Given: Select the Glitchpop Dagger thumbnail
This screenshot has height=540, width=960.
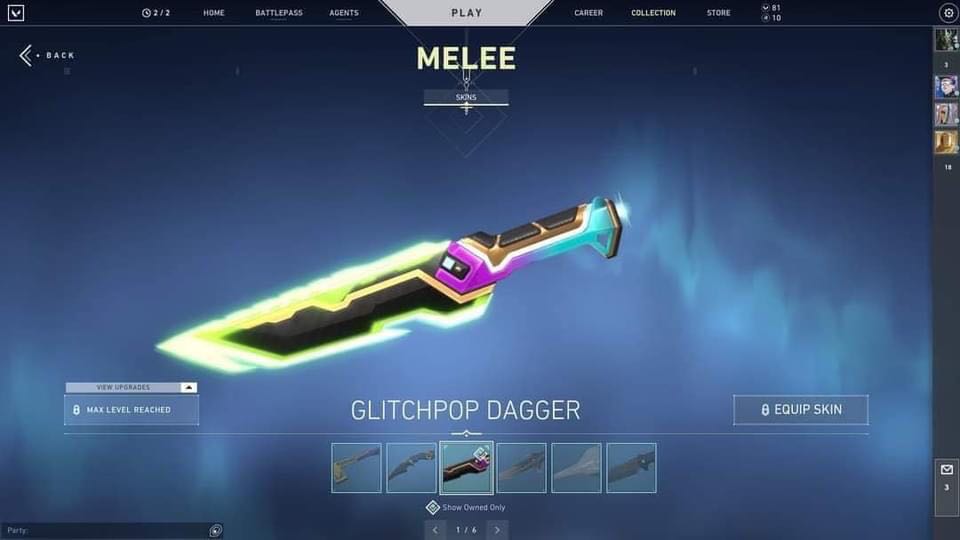Looking at the screenshot, I should [466, 468].
